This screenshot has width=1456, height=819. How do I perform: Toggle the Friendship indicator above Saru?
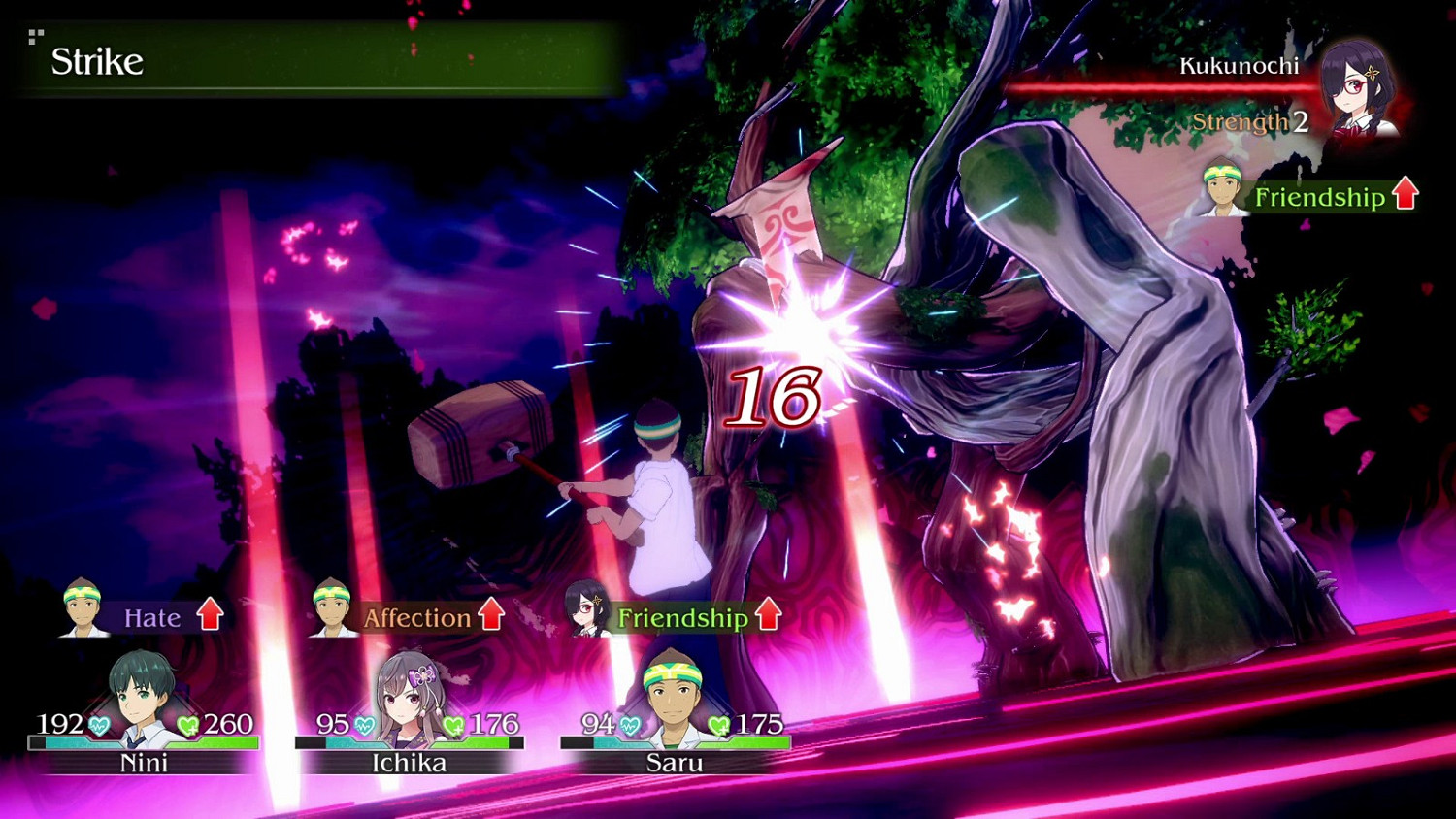(x=681, y=617)
